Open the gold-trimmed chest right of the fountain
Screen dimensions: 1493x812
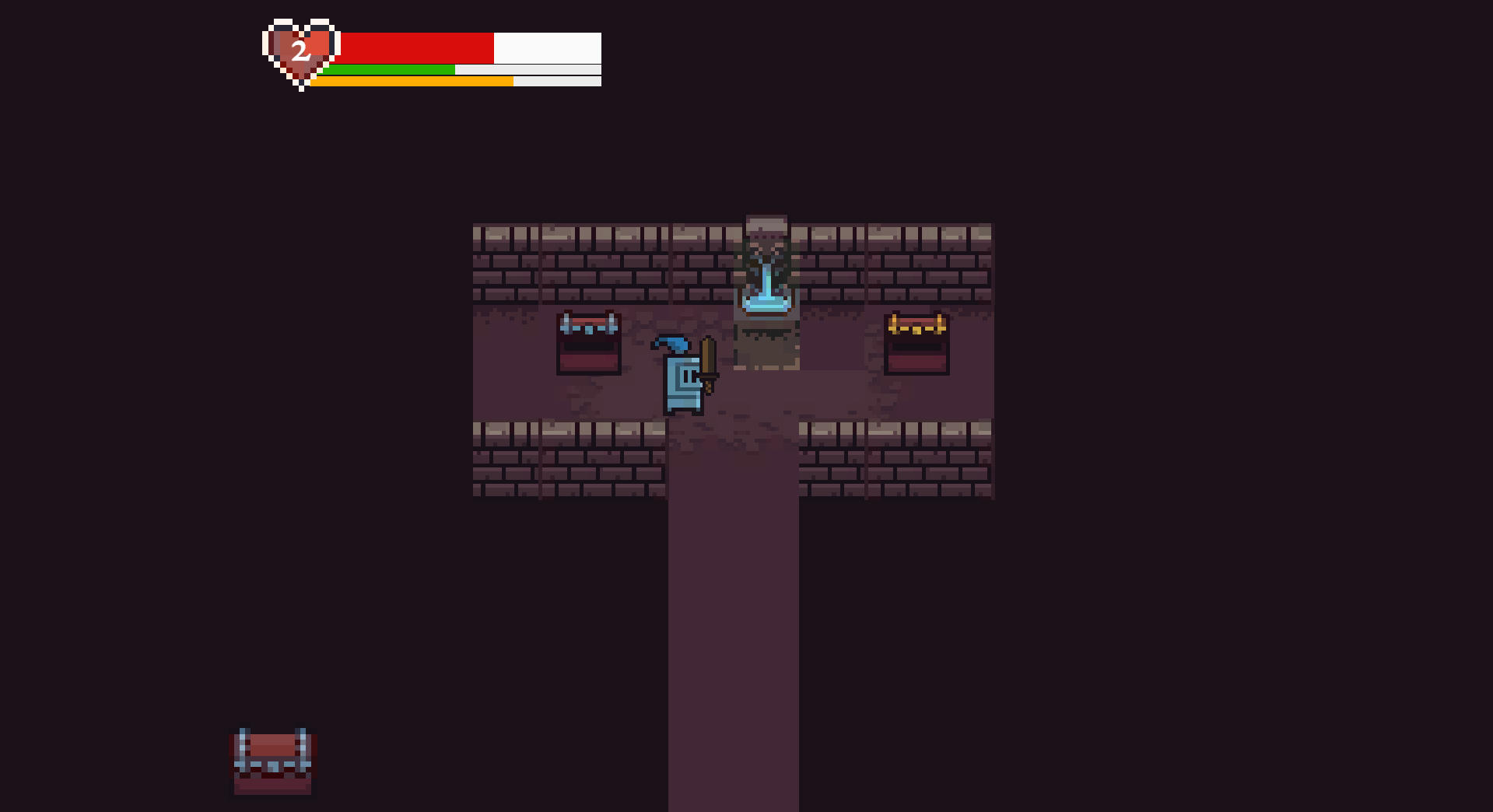click(x=916, y=342)
